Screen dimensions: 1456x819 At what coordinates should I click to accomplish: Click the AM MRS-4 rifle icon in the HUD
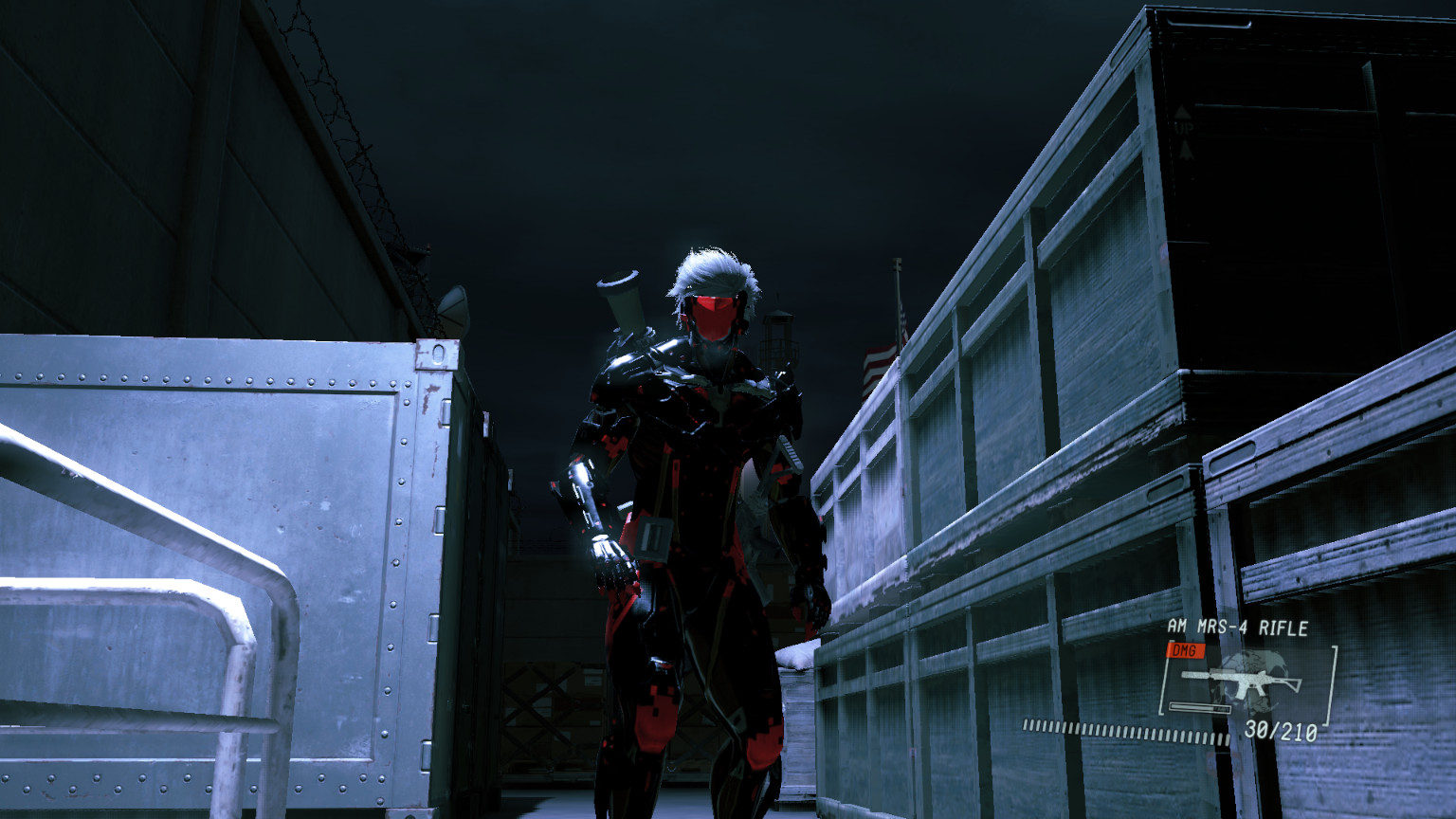point(1247,682)
